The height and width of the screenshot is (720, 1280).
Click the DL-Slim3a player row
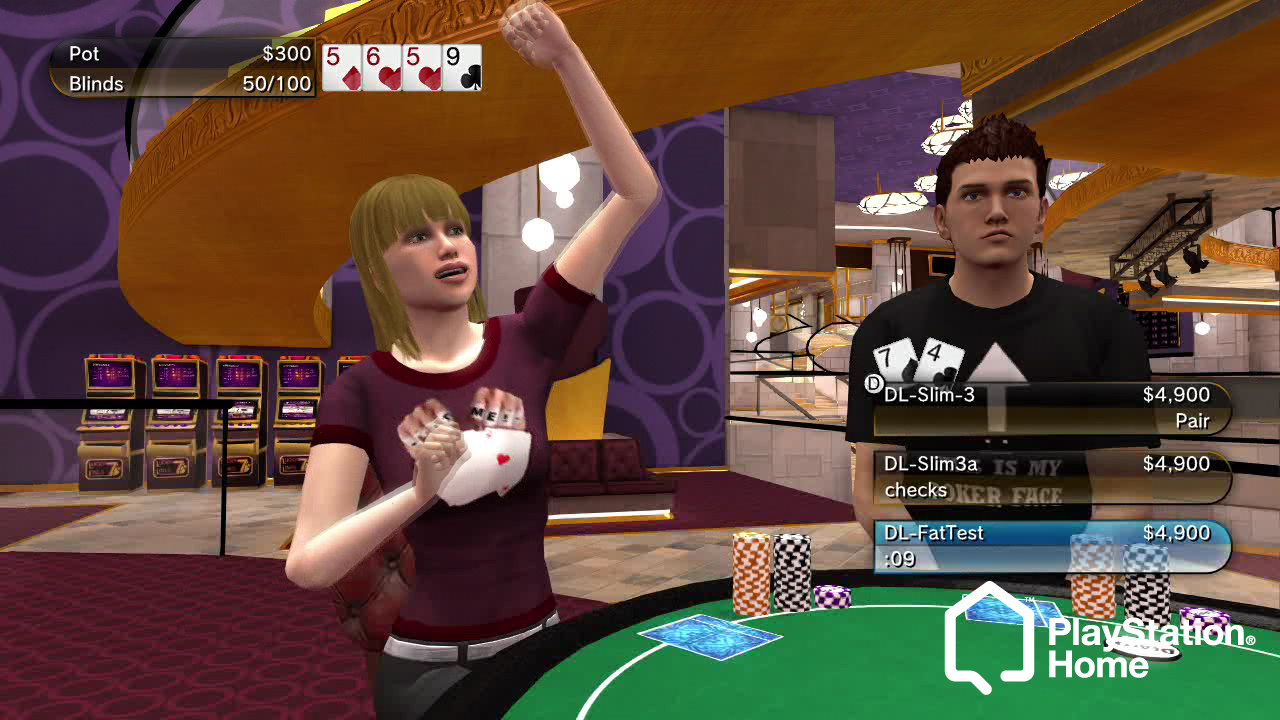pyautogui.click(x=1050, y=477)
